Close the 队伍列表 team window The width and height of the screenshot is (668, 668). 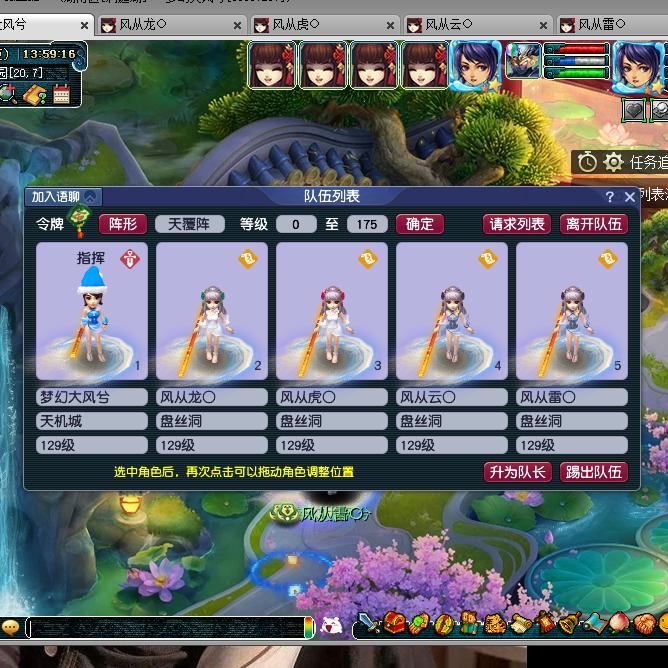point(629,197)
